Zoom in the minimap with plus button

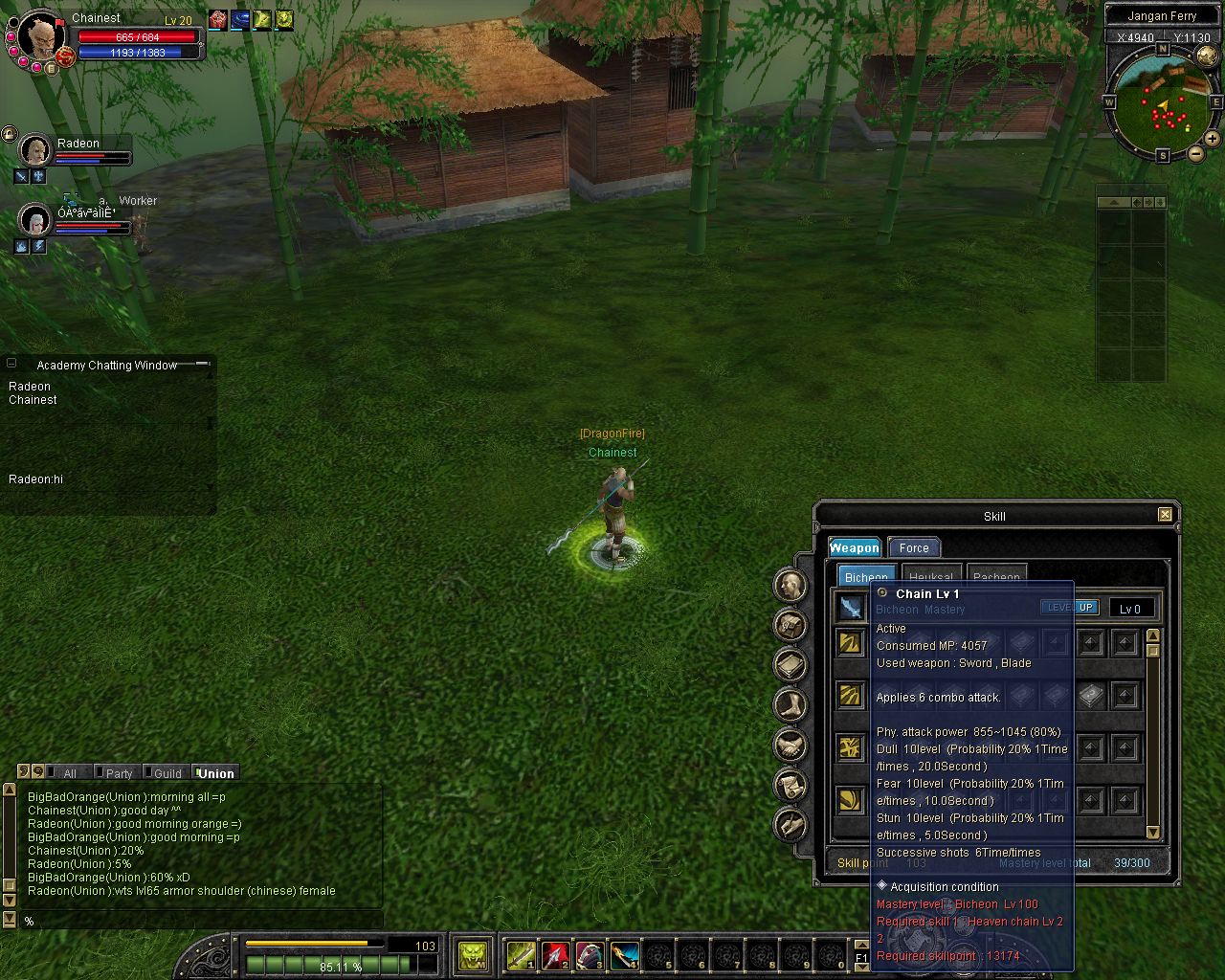(1212, 139)
